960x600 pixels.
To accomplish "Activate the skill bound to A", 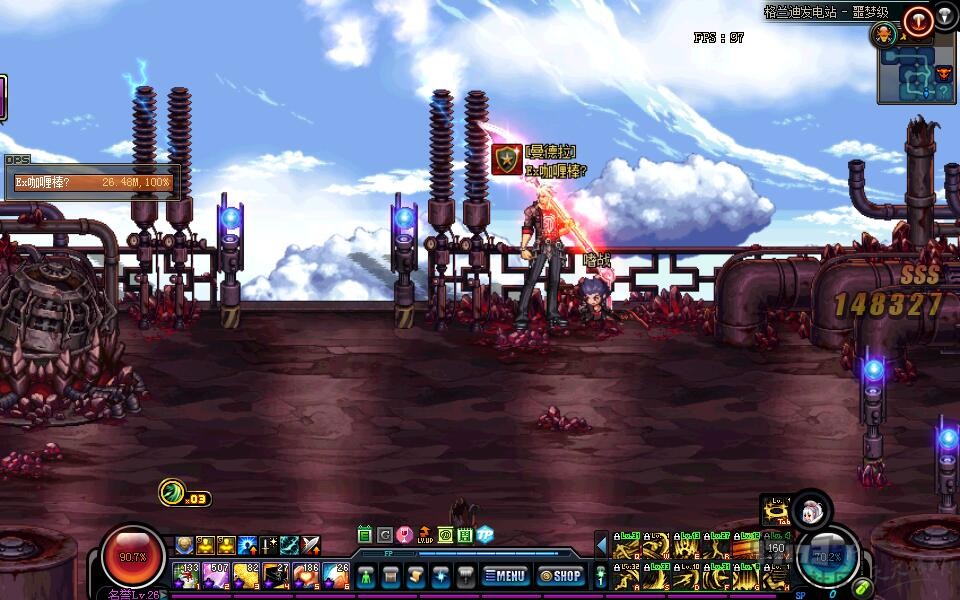I will click(x=626, y=576).
